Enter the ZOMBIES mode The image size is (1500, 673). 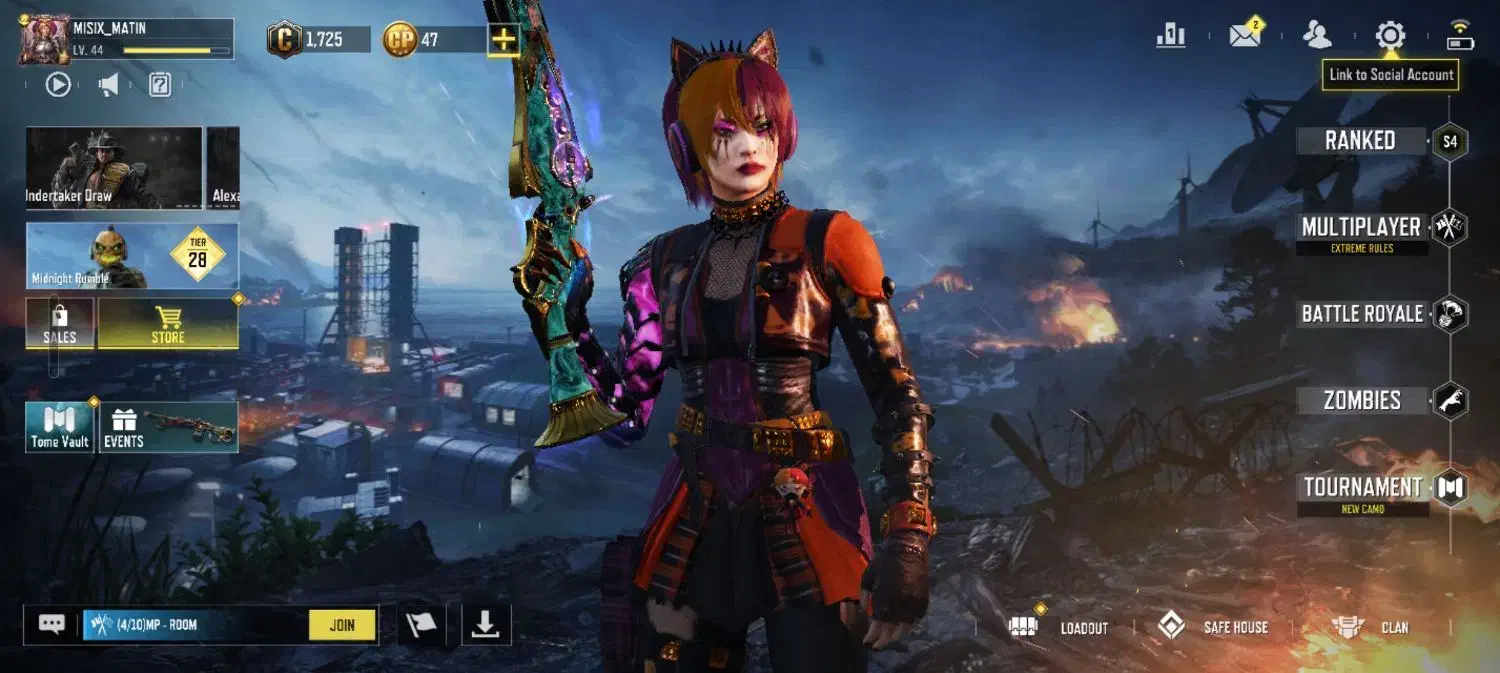[x=1362, y=401]
